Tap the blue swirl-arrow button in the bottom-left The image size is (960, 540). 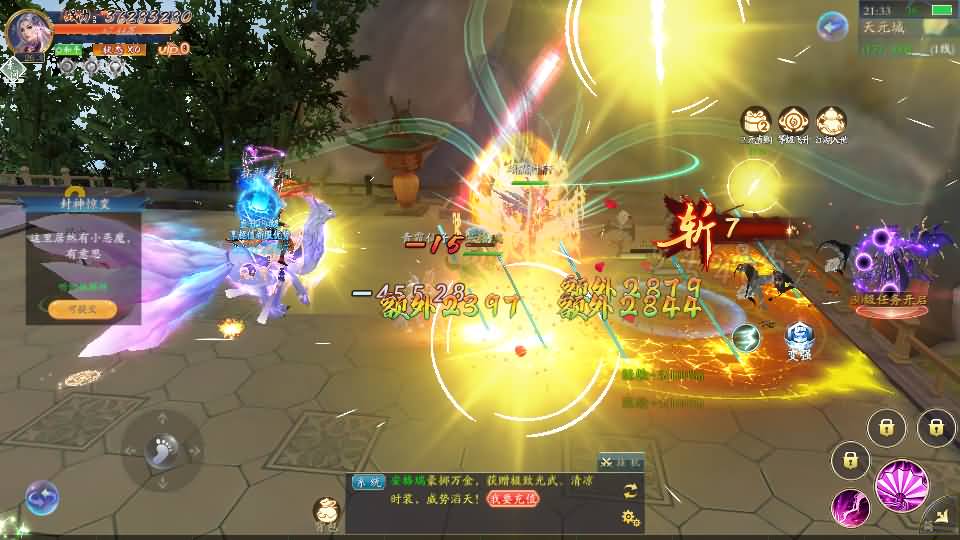click(42, 497)
